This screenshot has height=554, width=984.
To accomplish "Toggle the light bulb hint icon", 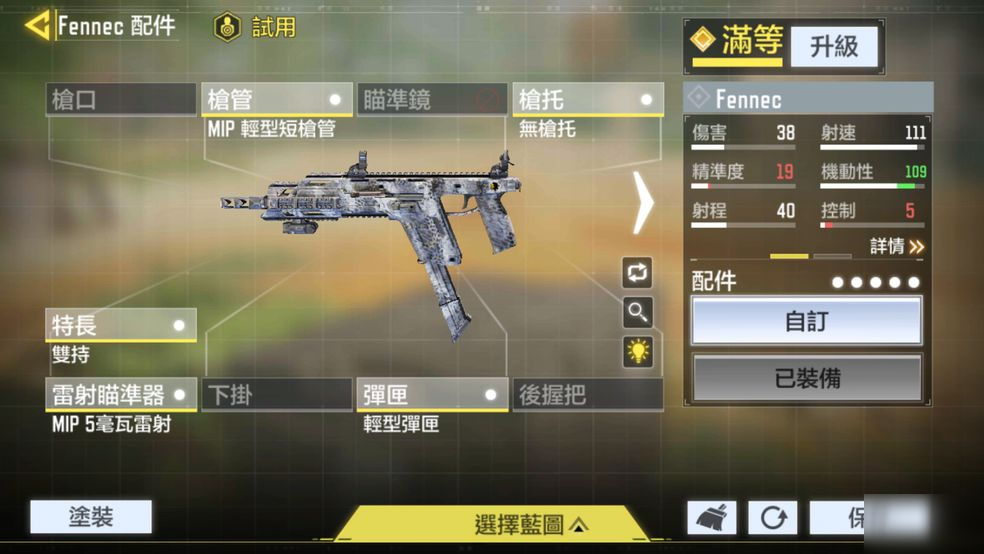I will [x=637, y=351].
